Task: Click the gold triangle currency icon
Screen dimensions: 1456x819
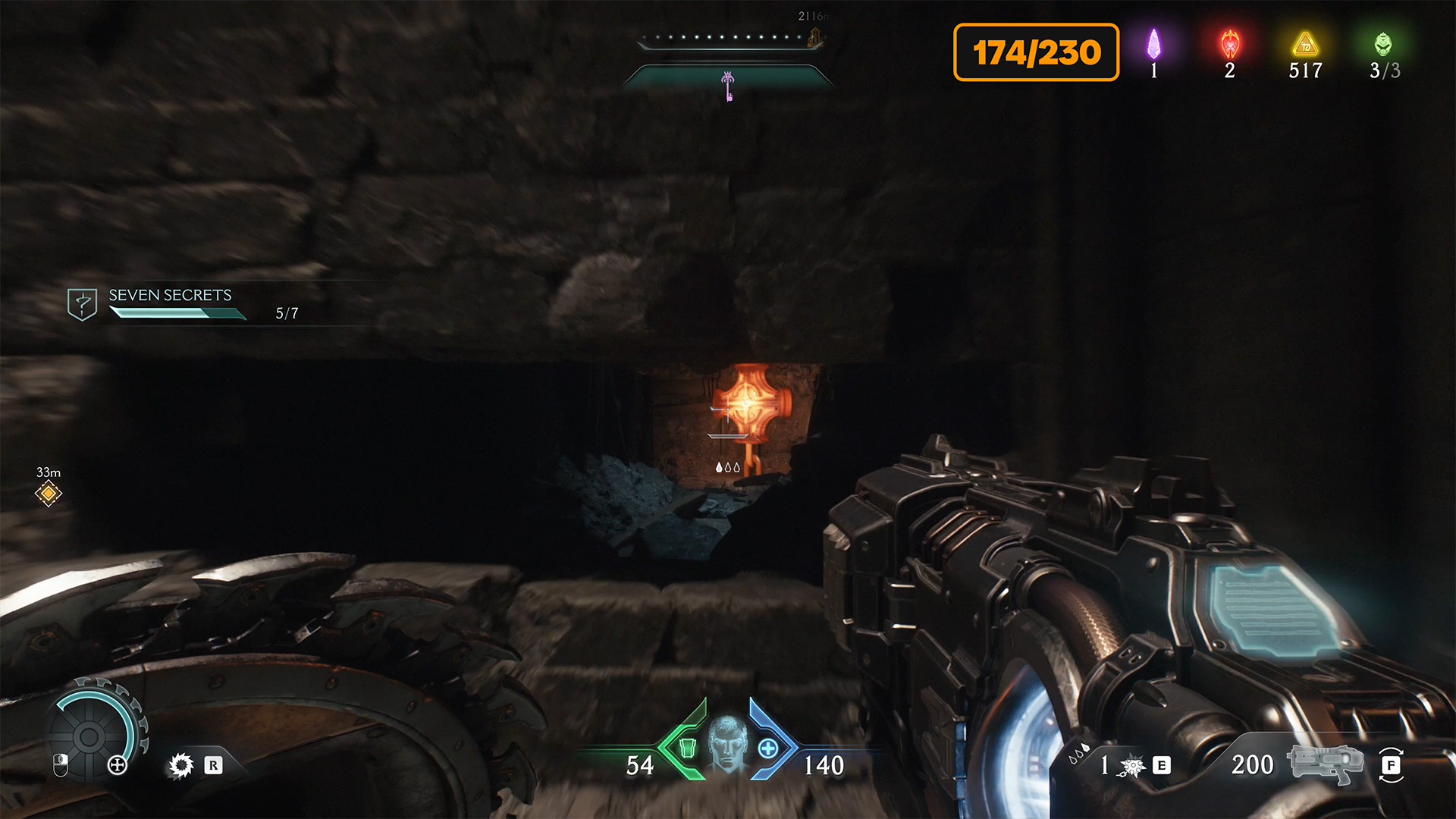Action: (x=1305, y=44)
